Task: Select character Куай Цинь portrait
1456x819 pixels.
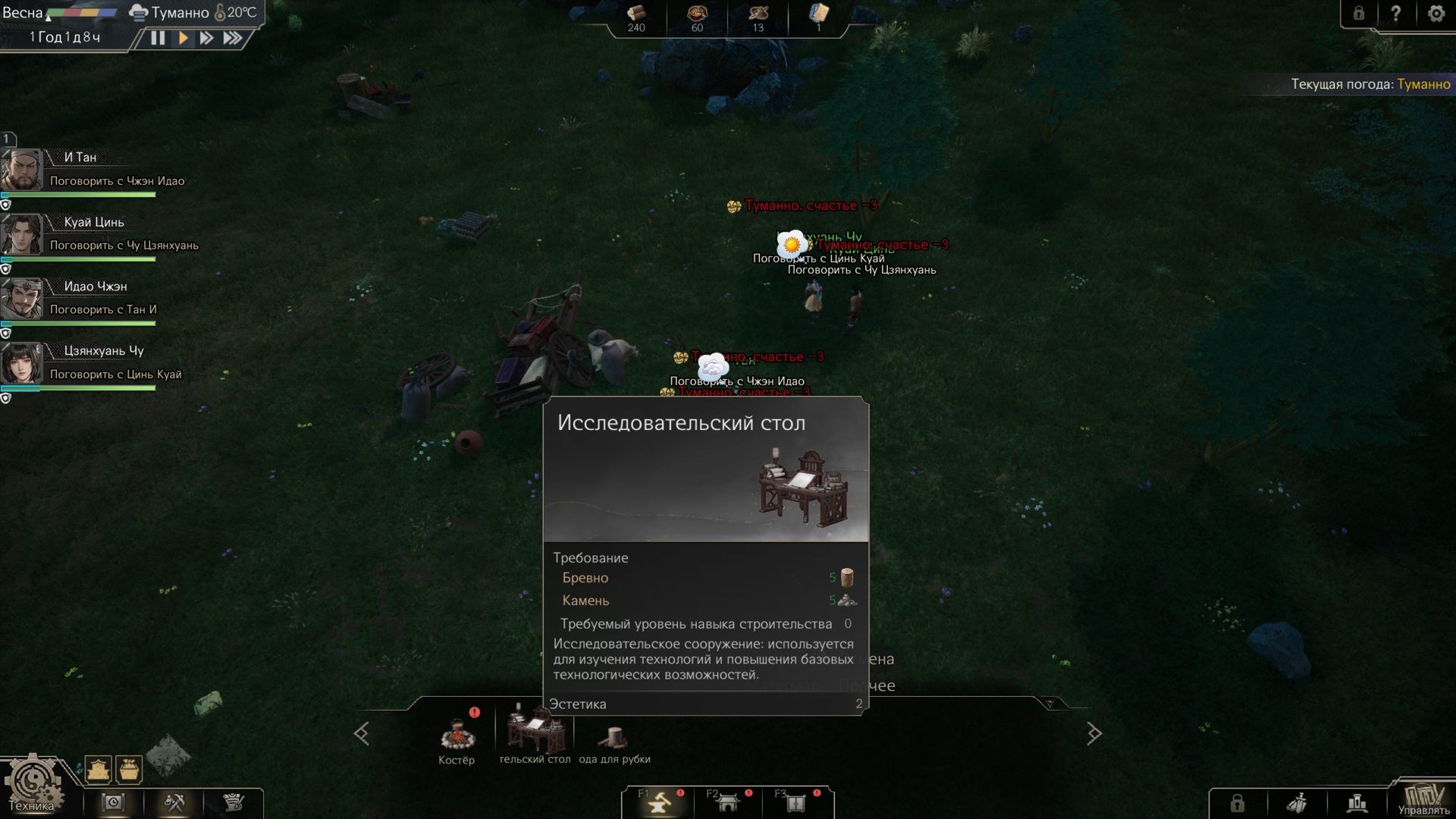Action: pyautogui.click(x=22, y=234)
